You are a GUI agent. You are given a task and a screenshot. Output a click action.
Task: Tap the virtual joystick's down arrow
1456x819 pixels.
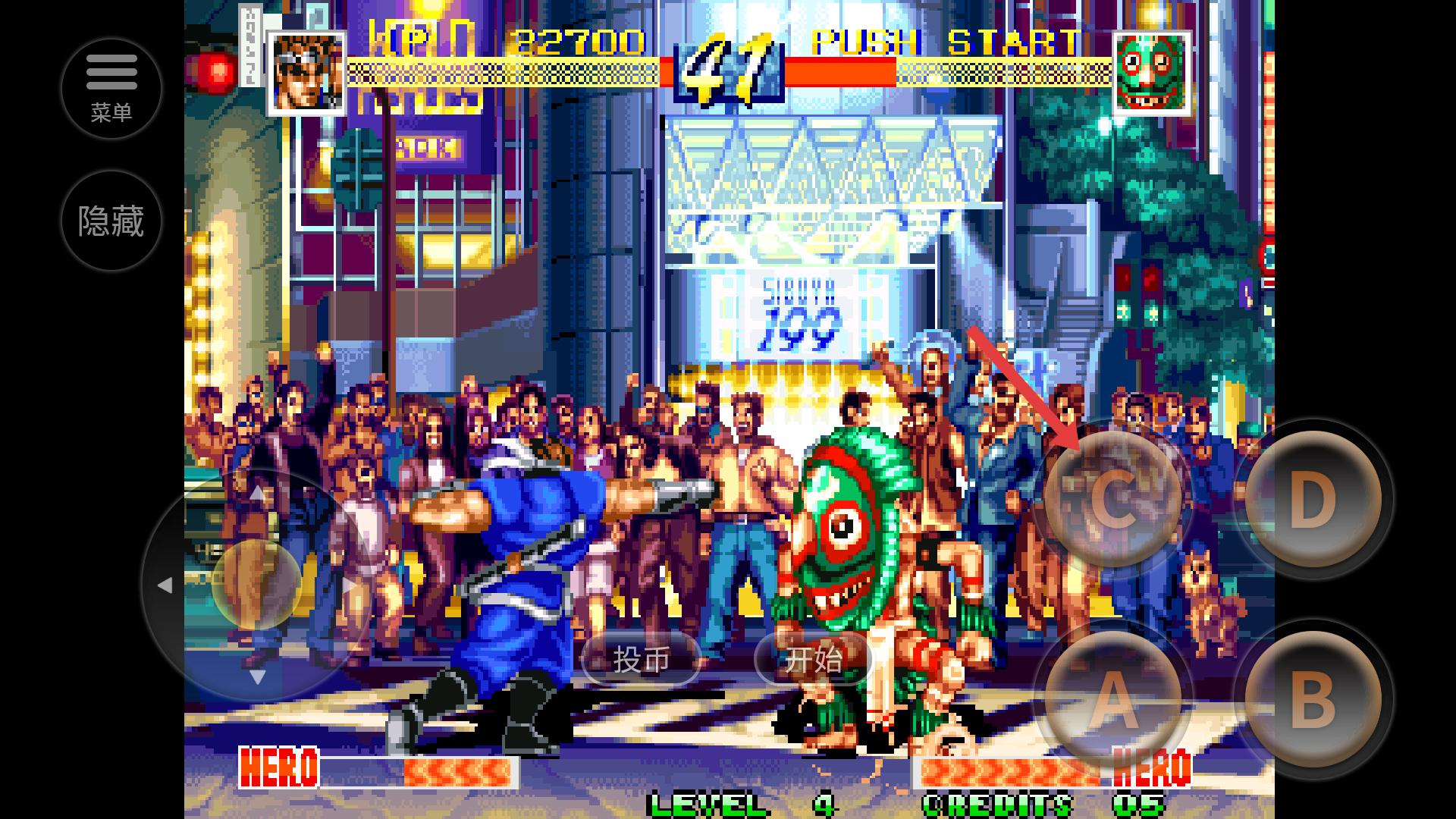(x=257, y=677)
